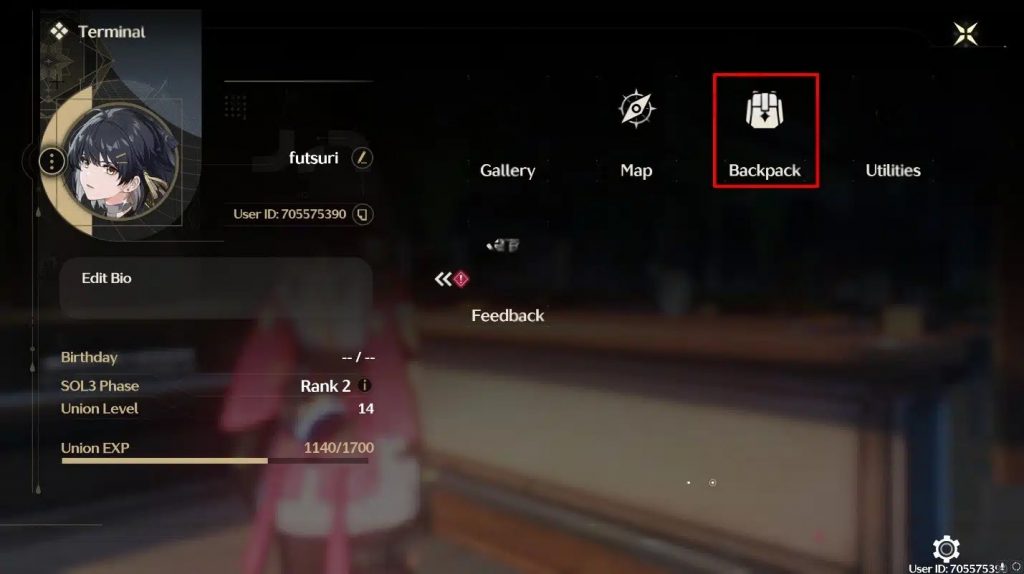Click the double-arrow page back button
Viewport: 1024px width, 574px height.
[443, 279]
